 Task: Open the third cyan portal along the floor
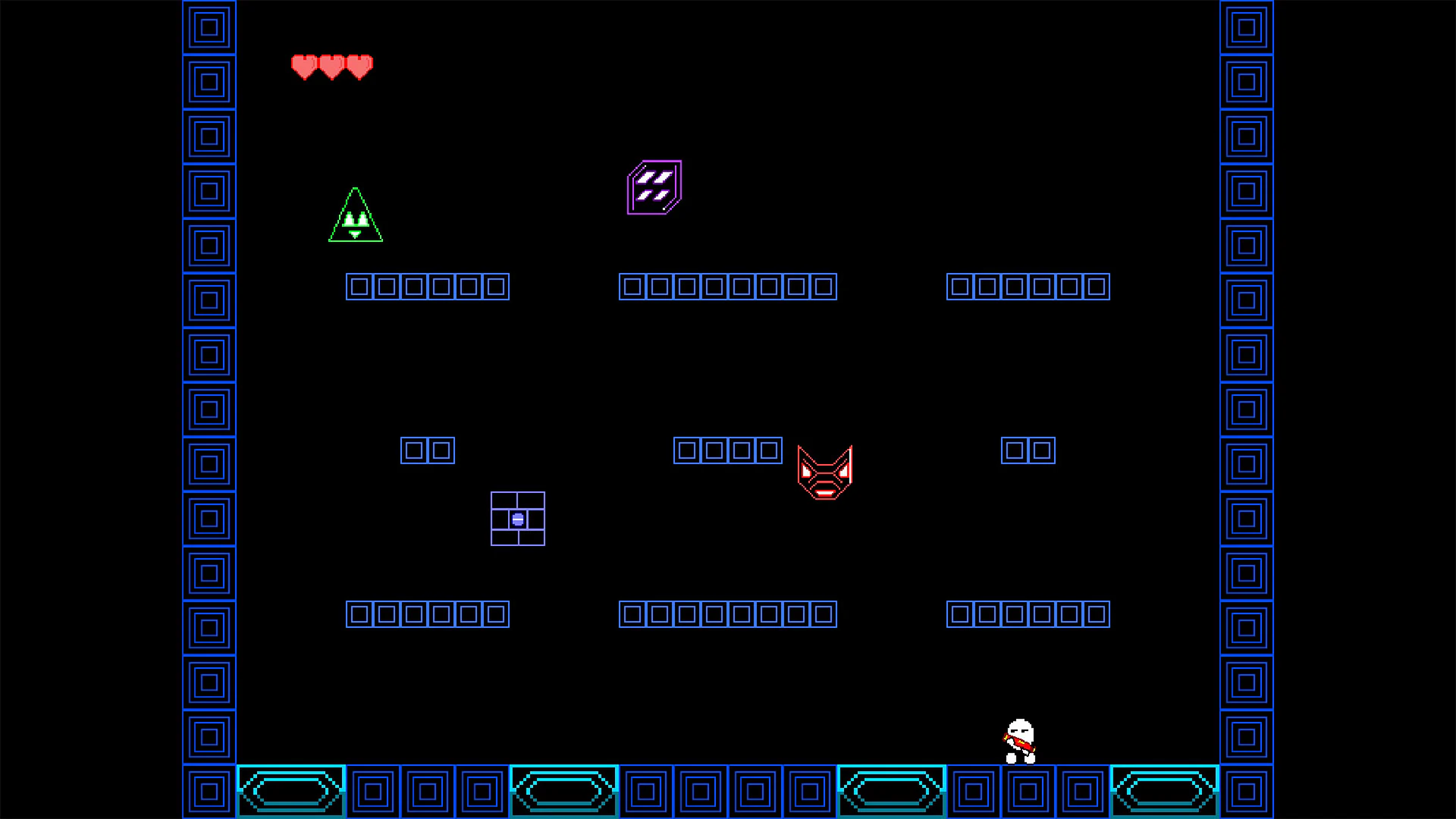coord(891,791)
